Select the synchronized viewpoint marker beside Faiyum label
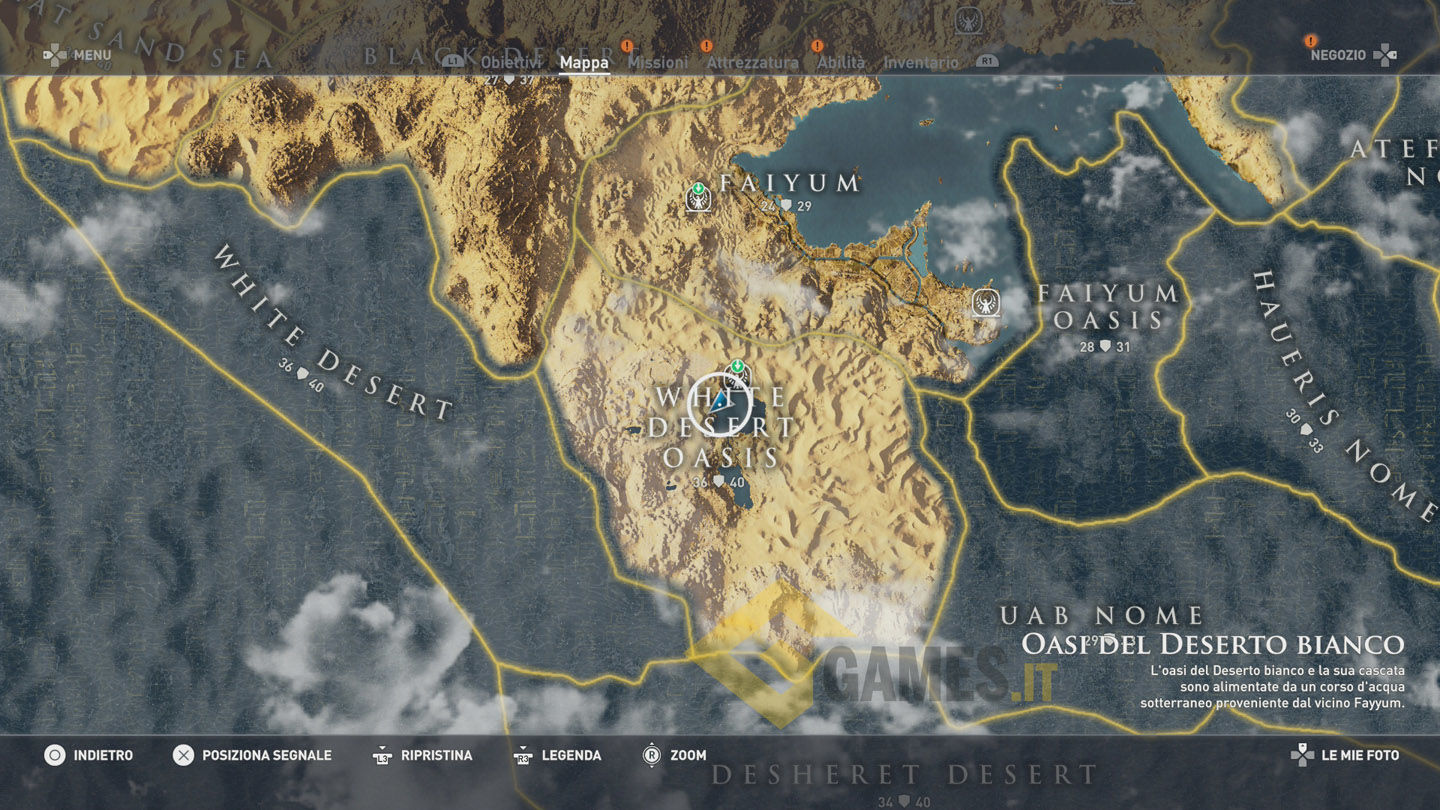 [x=698, y=197]
